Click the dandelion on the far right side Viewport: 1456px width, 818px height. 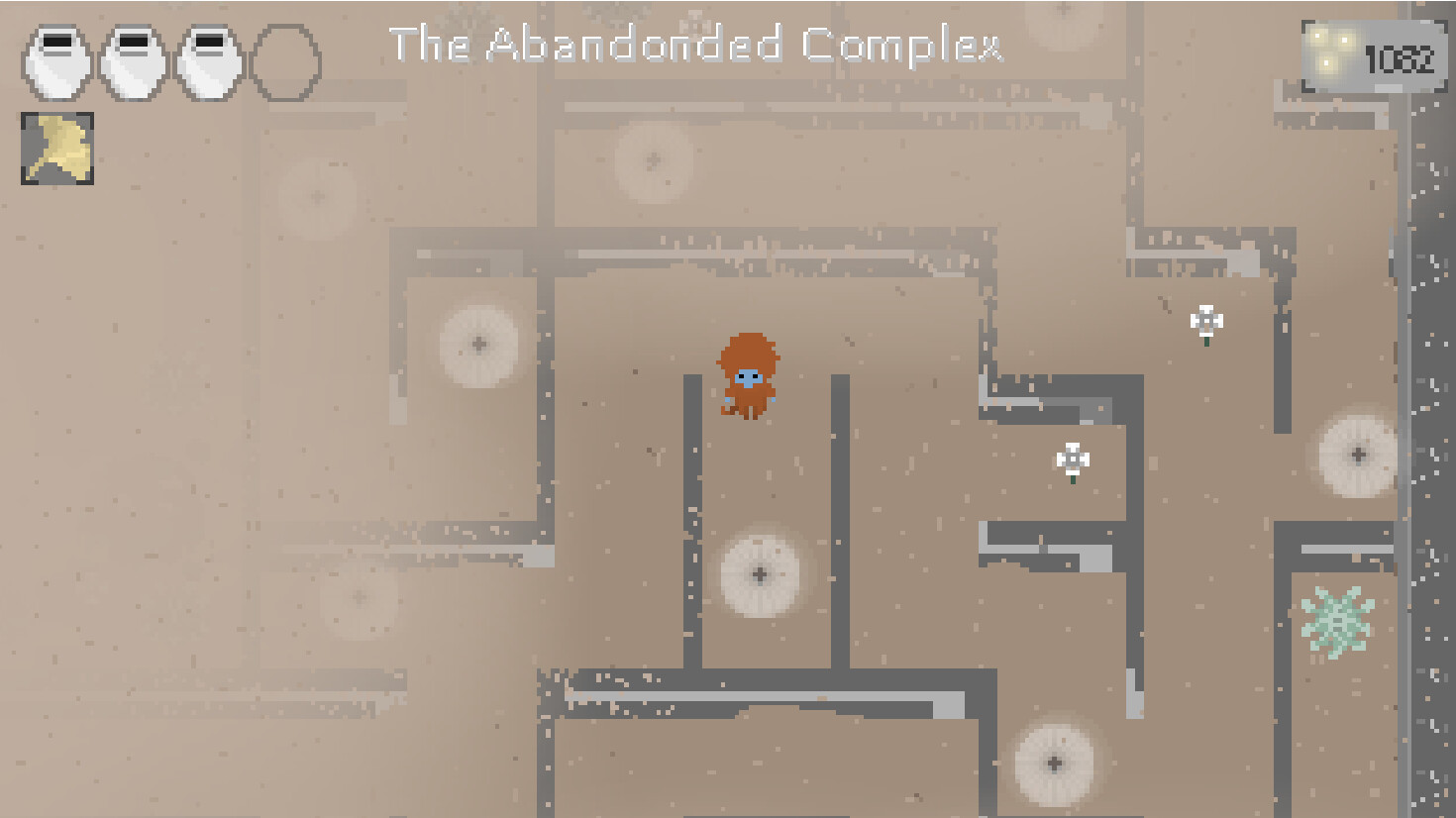coord(1357,453)
